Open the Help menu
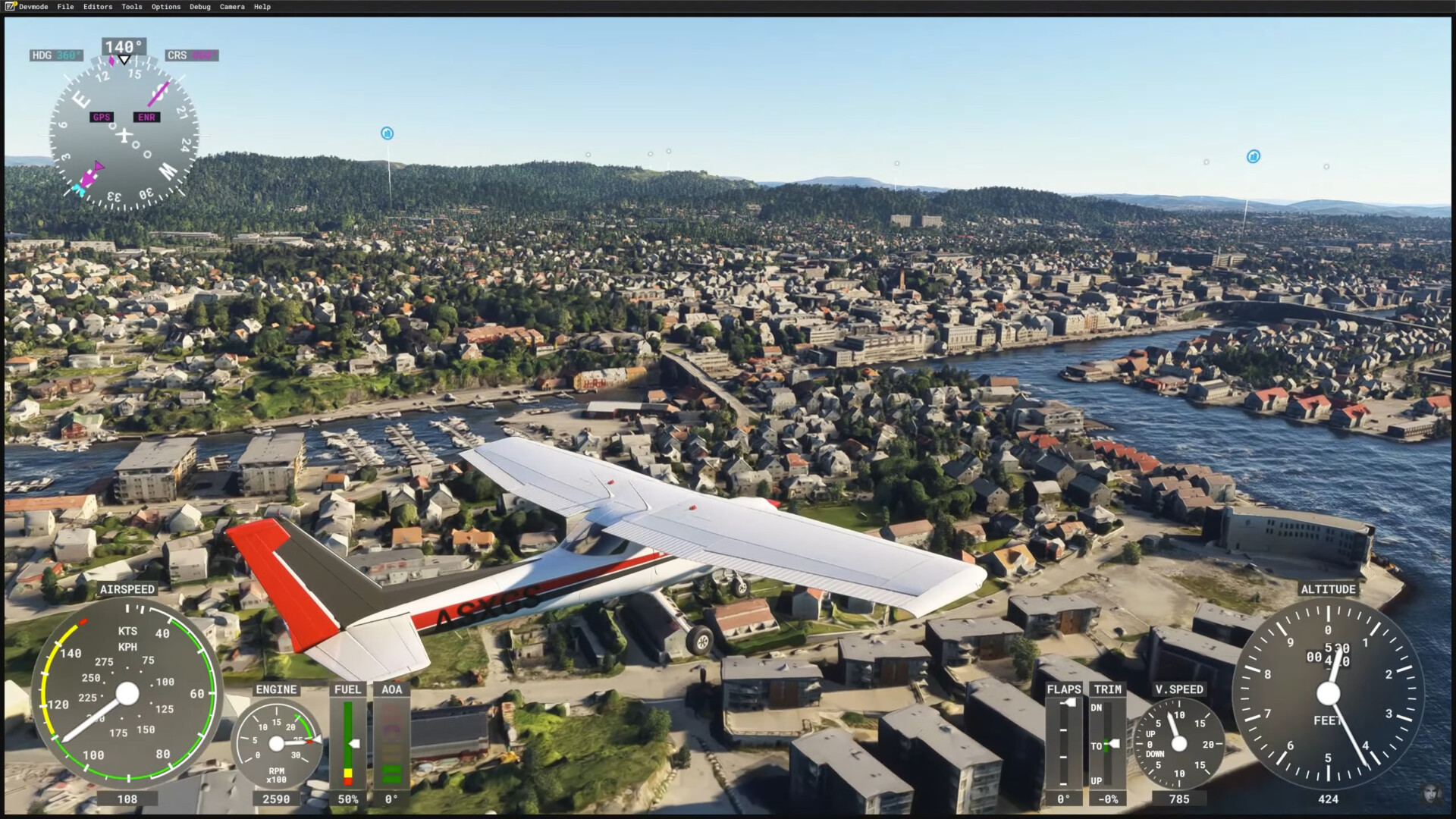This screenshot has width=1456, height=819. 262,7
